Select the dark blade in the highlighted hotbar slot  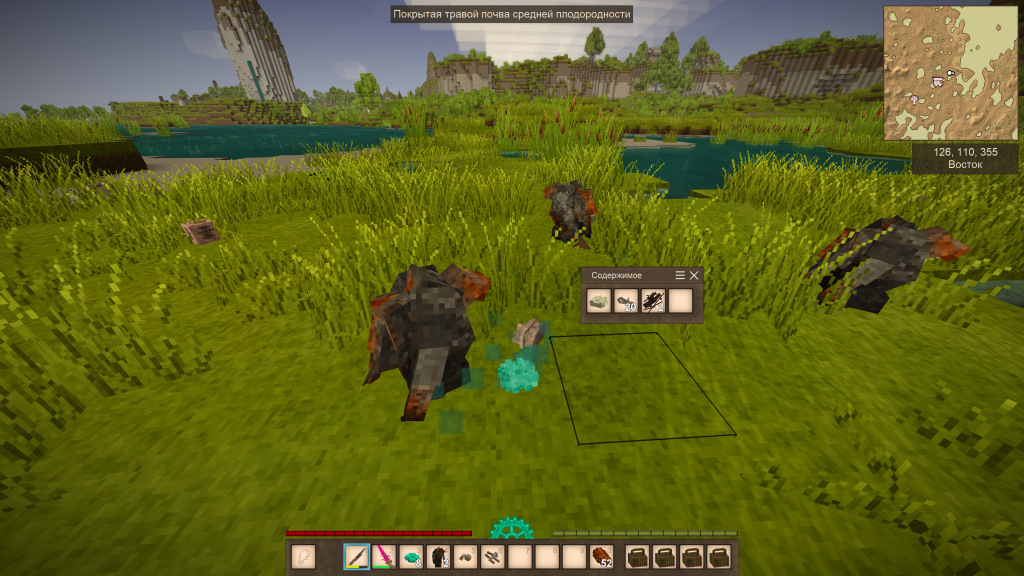(x=357, y=557)
